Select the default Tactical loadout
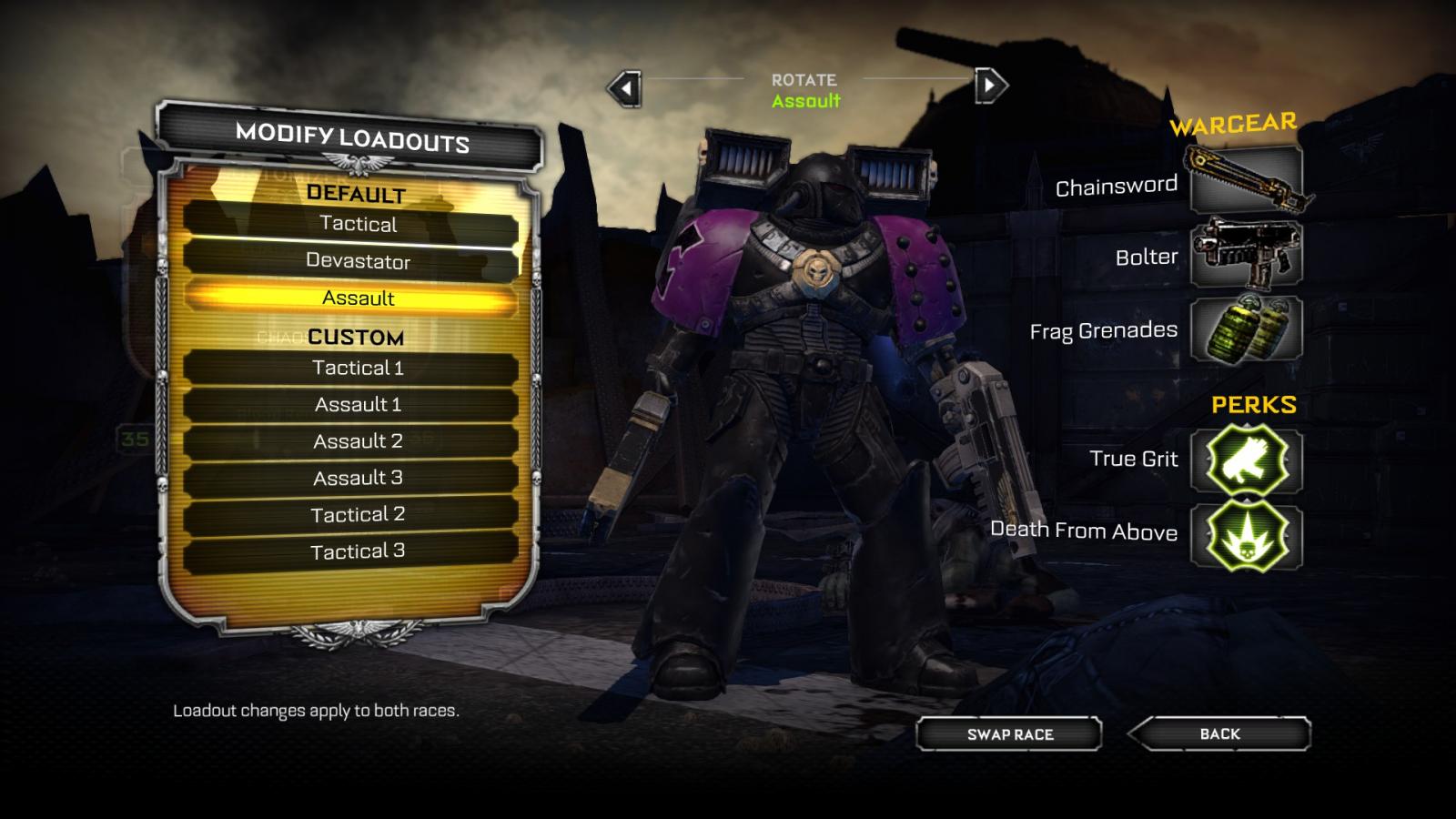 click(x=358, y=224)
